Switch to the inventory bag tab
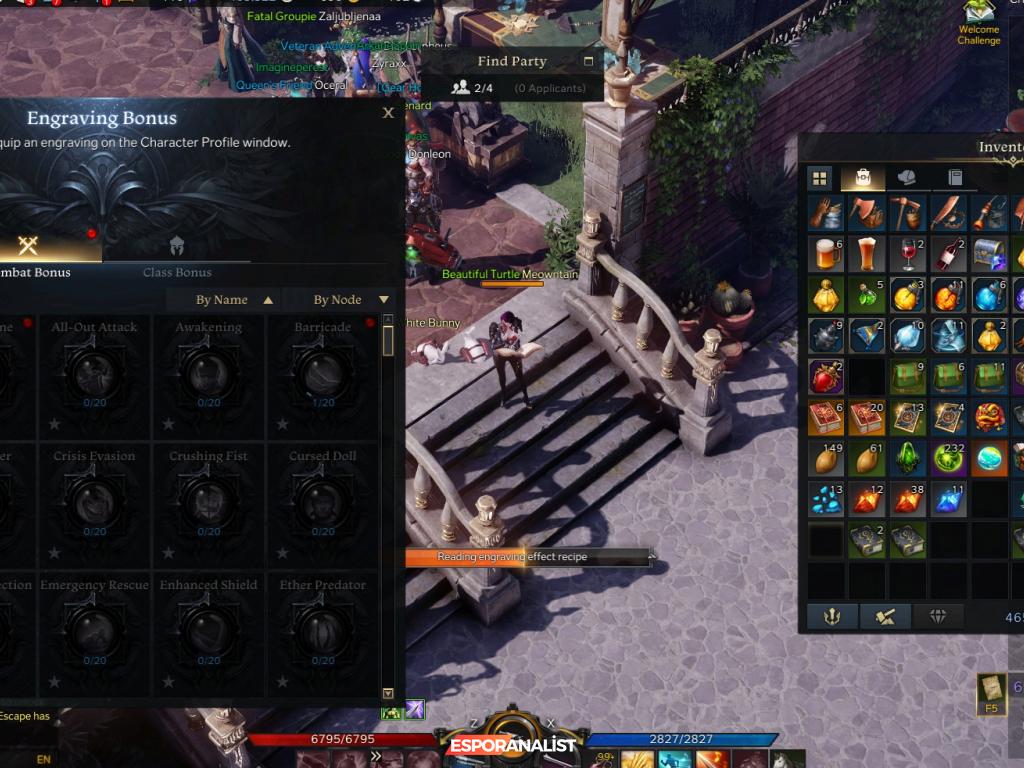Viewport: 1024px width, 768px height. pos(862,179)
